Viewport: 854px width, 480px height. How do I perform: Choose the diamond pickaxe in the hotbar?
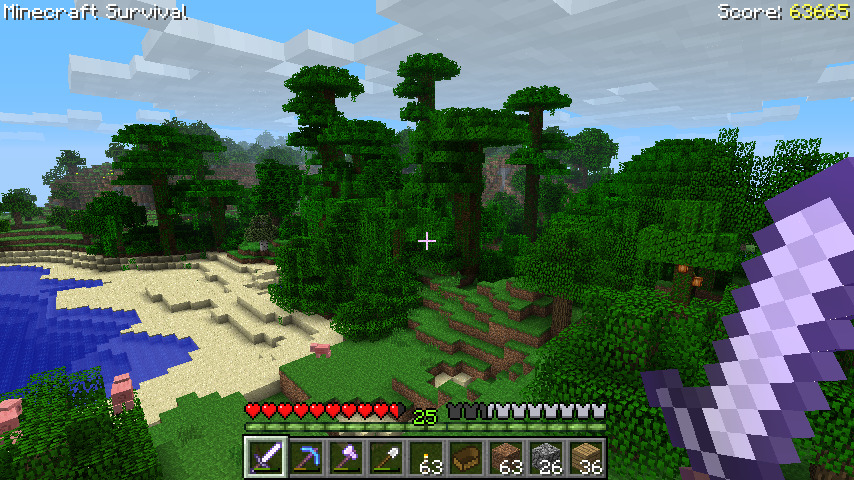click(306, 458)
